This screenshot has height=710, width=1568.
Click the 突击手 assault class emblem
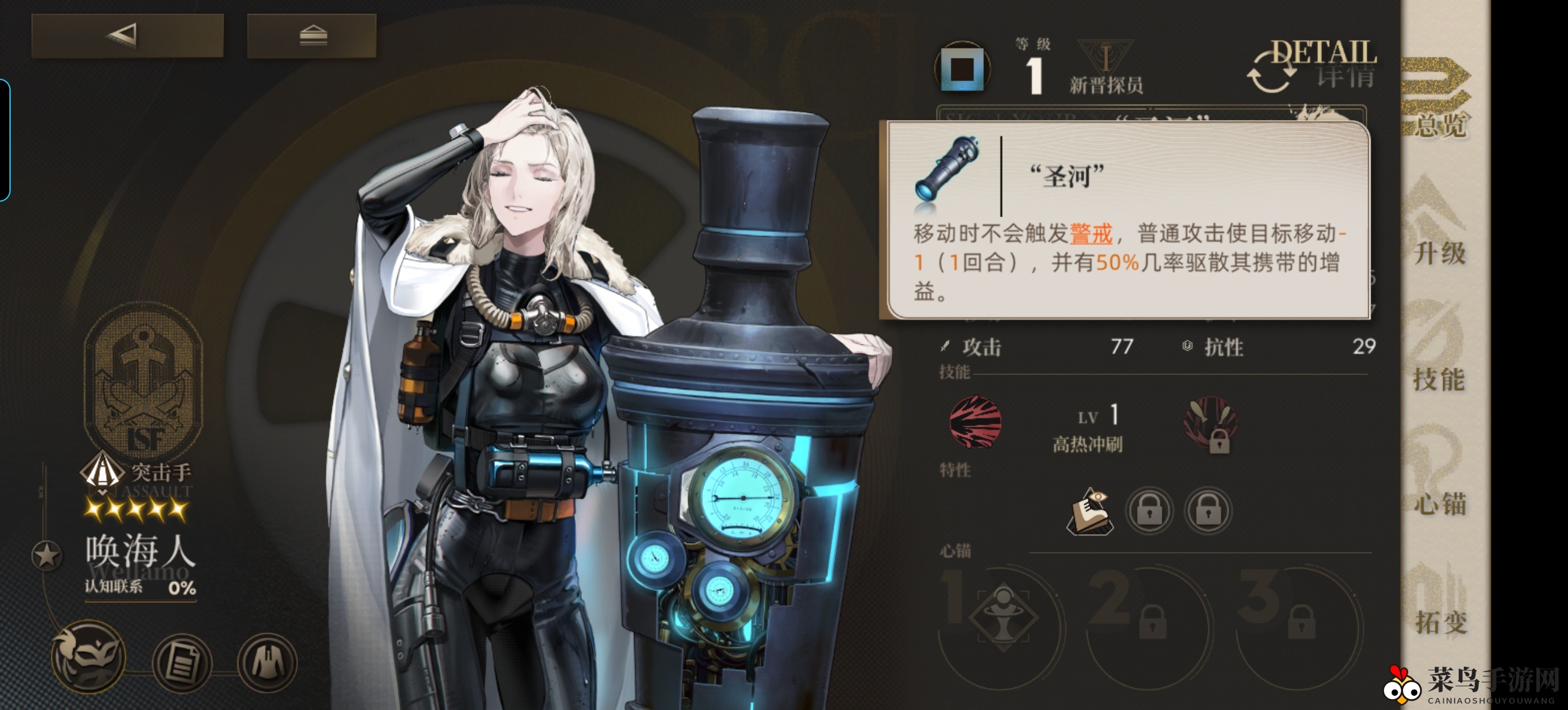(103, 472)
